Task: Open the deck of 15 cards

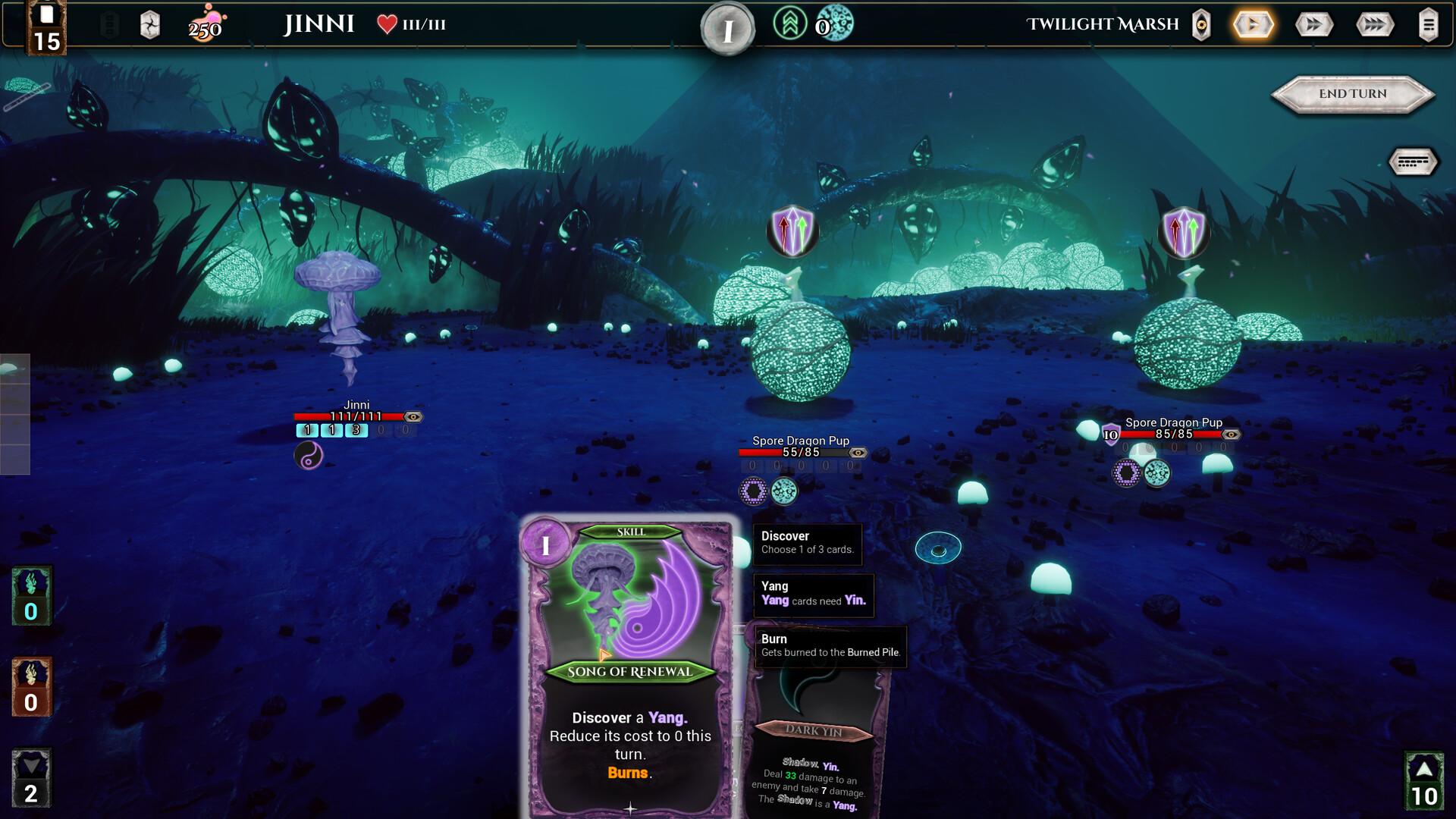Action: pos(46,29)
